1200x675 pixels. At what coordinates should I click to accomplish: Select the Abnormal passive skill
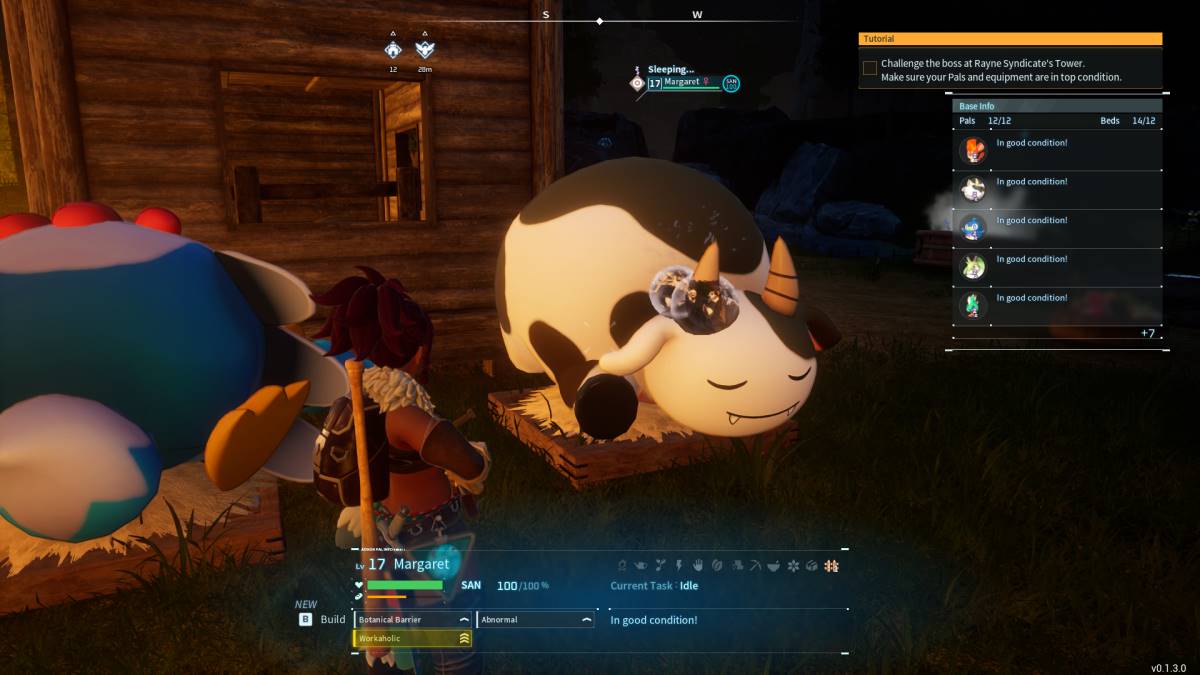(x=535, y=620)
